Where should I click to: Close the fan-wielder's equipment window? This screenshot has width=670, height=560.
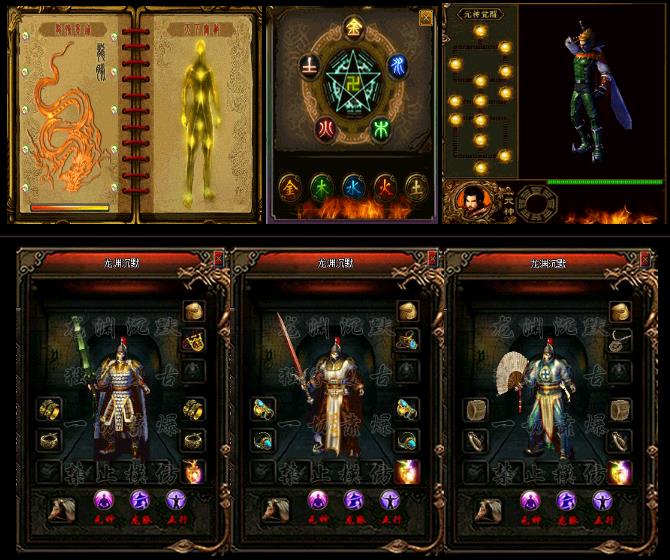(x=649, y=257)
